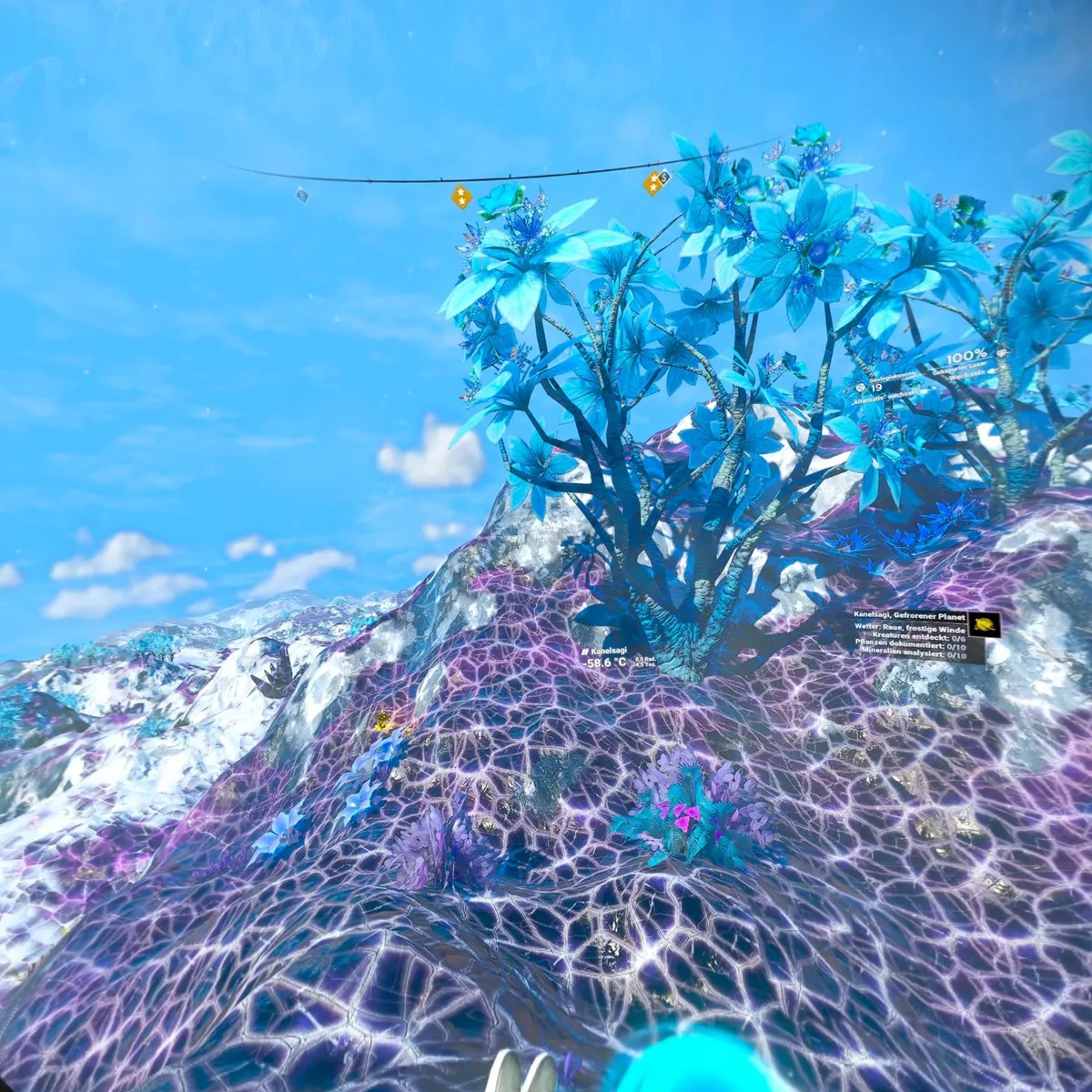Viewport: 1092px width, 1092px height.
Task: Select the gold star compass marker without badge
Action: (461, 196)
